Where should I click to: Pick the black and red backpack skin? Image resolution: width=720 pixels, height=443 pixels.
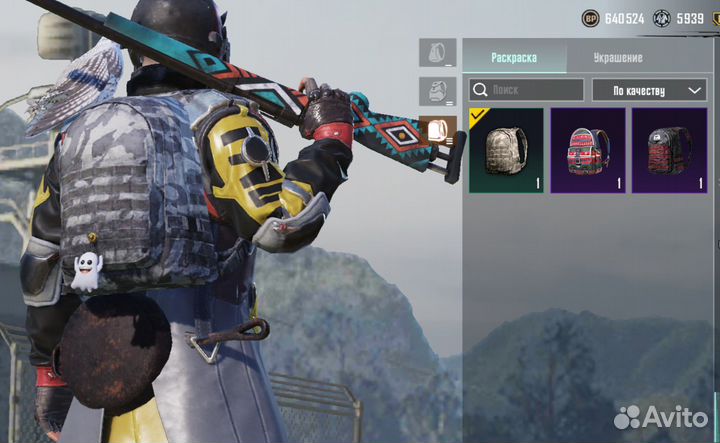(669, 150)
